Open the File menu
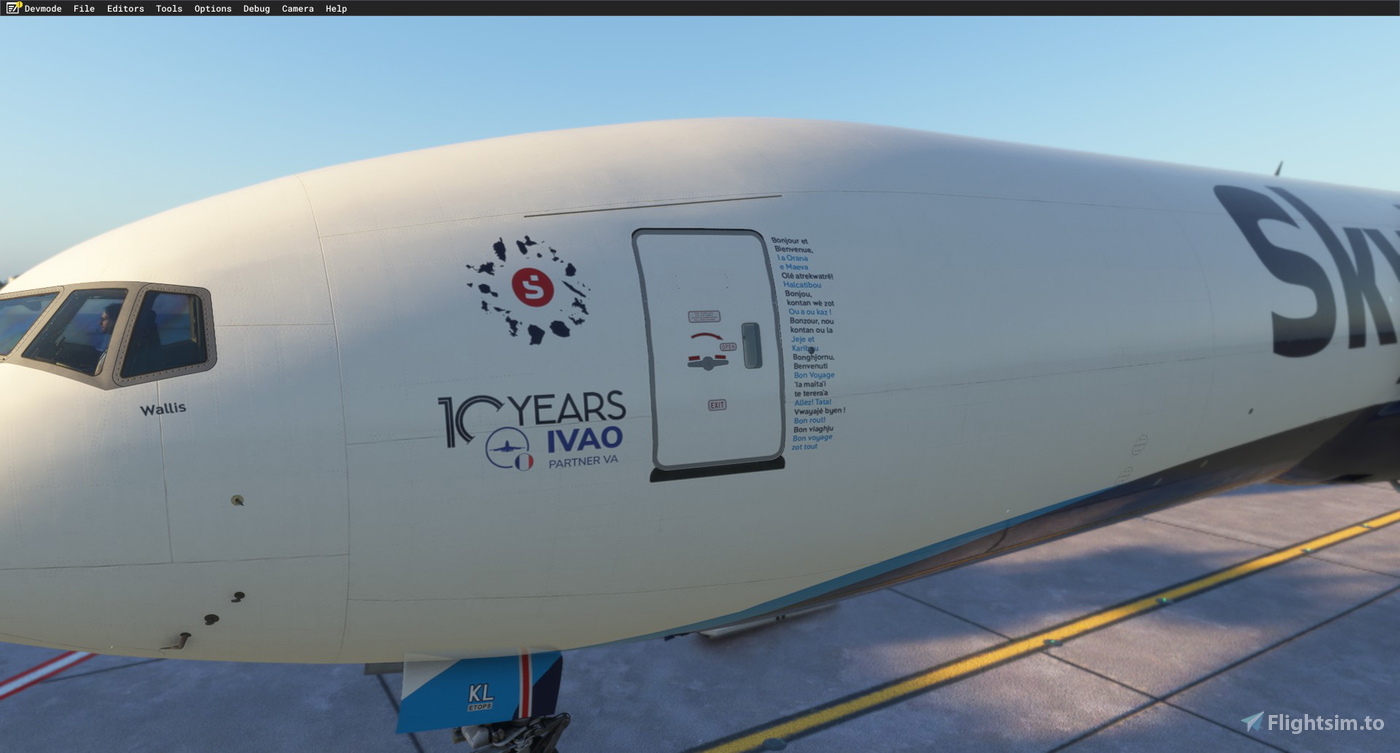1400x753 pixels. point(84,8)
